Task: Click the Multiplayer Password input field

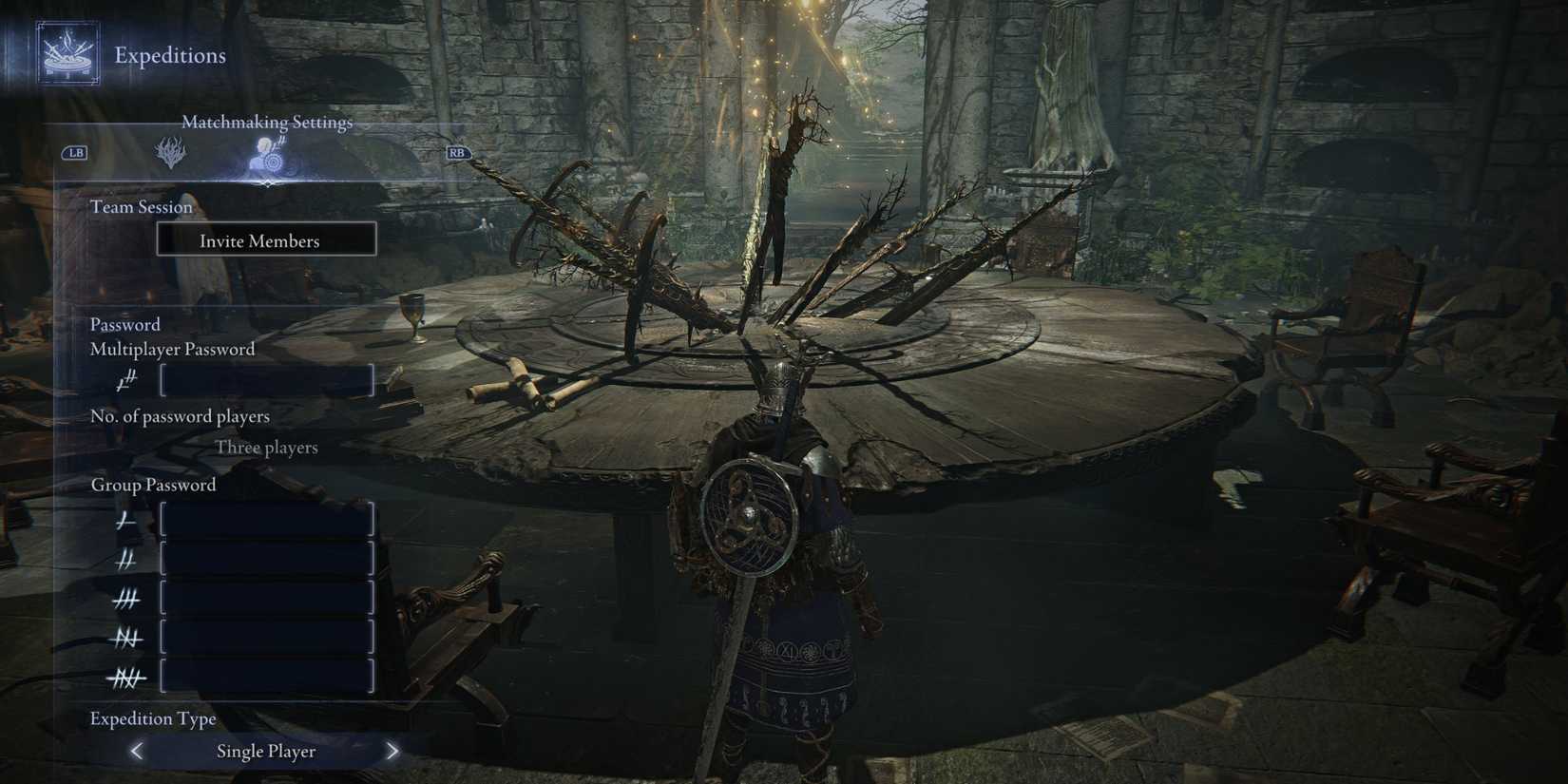Action: (267, 380)
